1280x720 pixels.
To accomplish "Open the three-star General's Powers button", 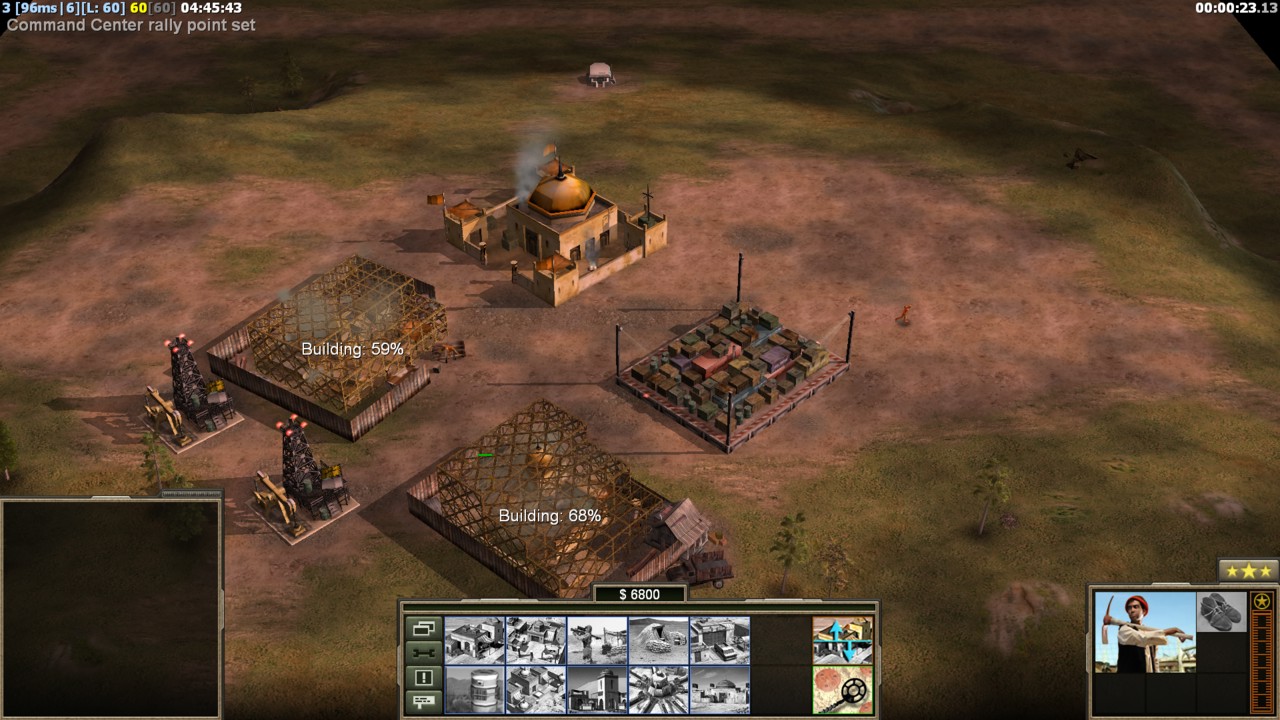I will click(1248, 571).
